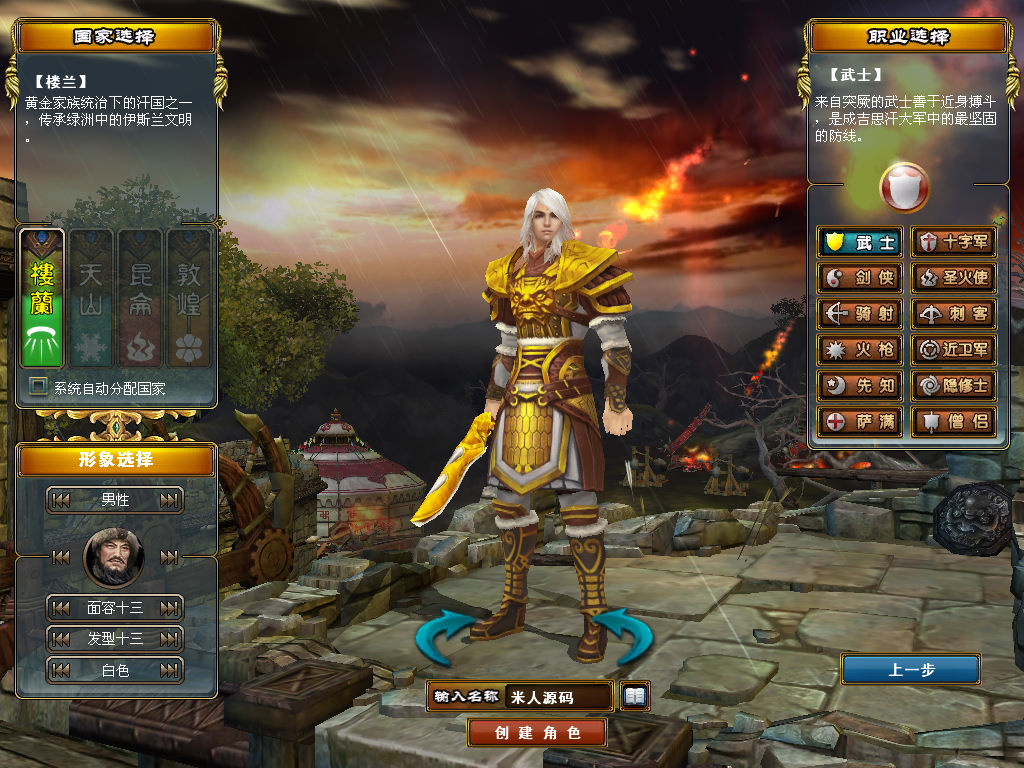
Task: Choose the 火枪 class
Action: [x=860, y=350]
